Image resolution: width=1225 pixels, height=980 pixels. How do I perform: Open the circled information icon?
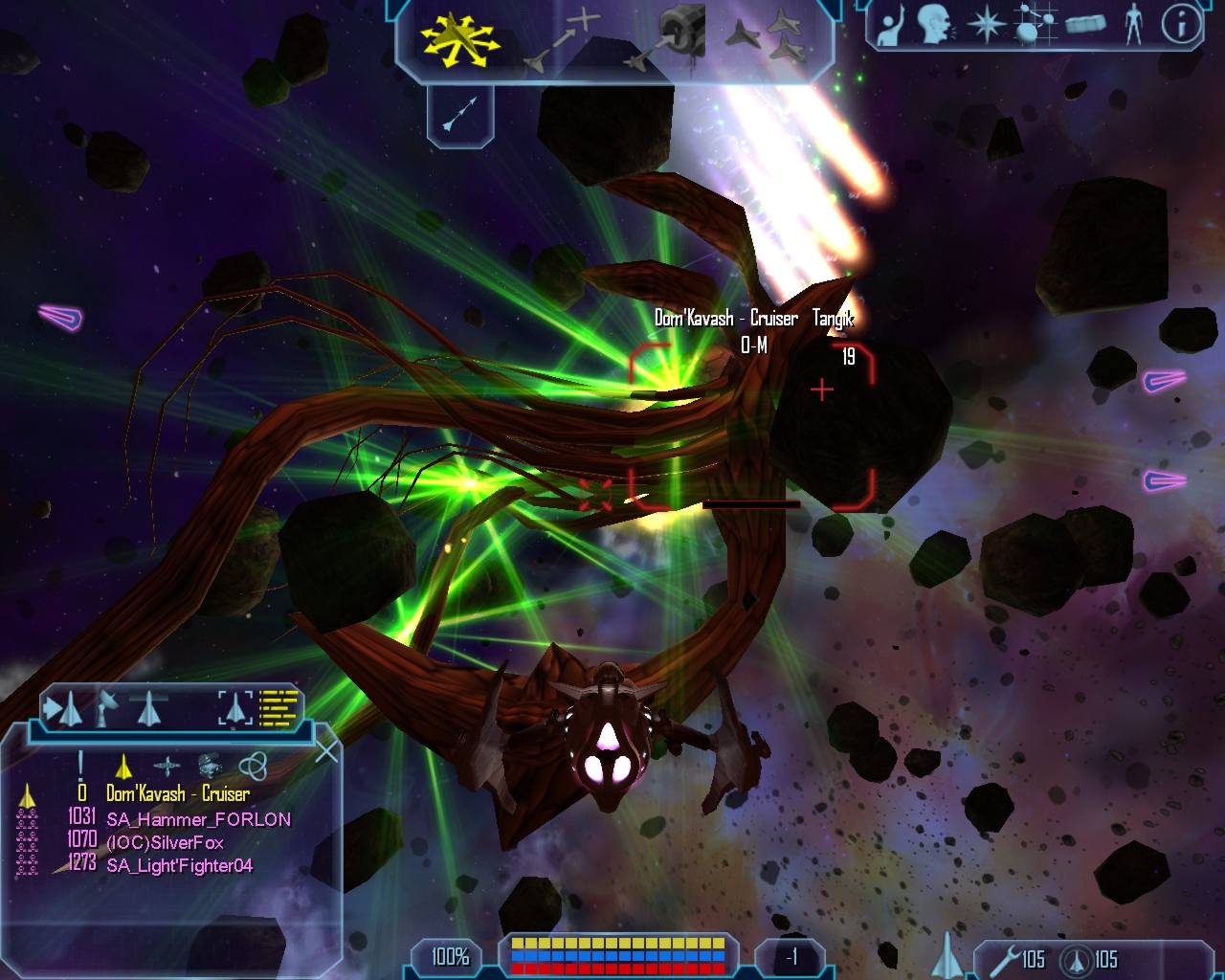pos(1181,25)
